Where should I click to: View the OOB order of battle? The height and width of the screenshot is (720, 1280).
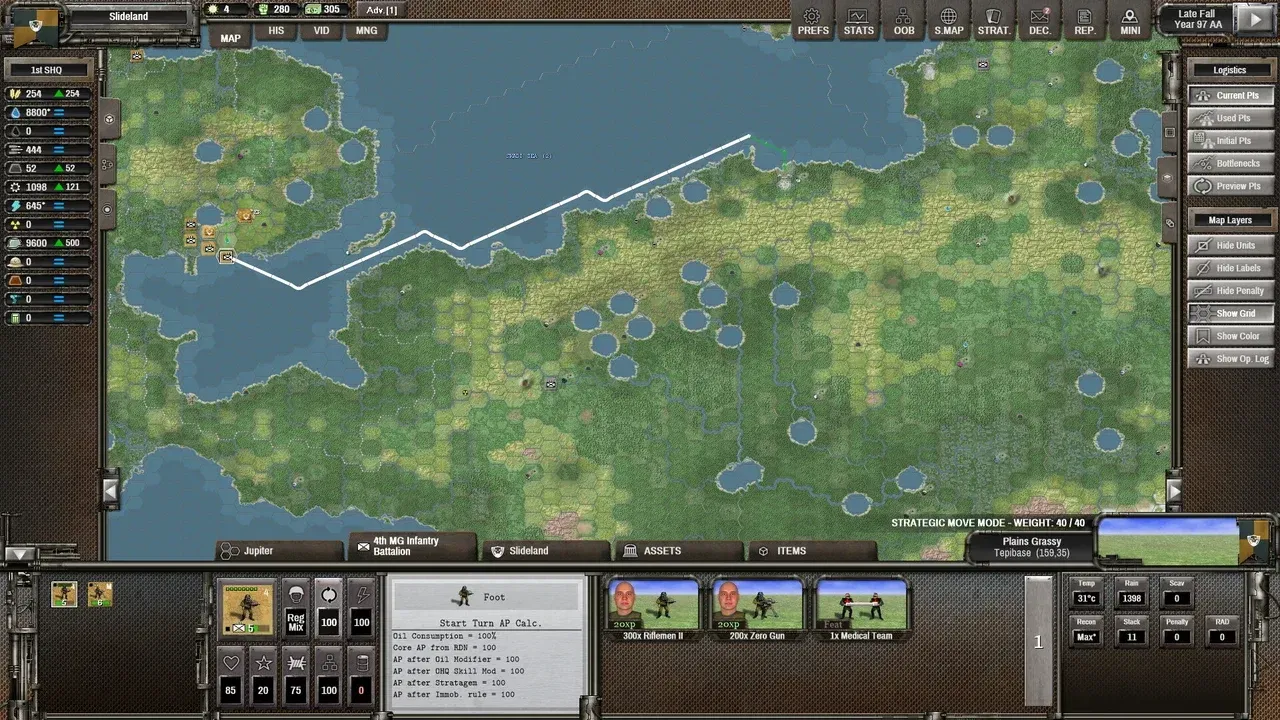click(x=903, y=21)
